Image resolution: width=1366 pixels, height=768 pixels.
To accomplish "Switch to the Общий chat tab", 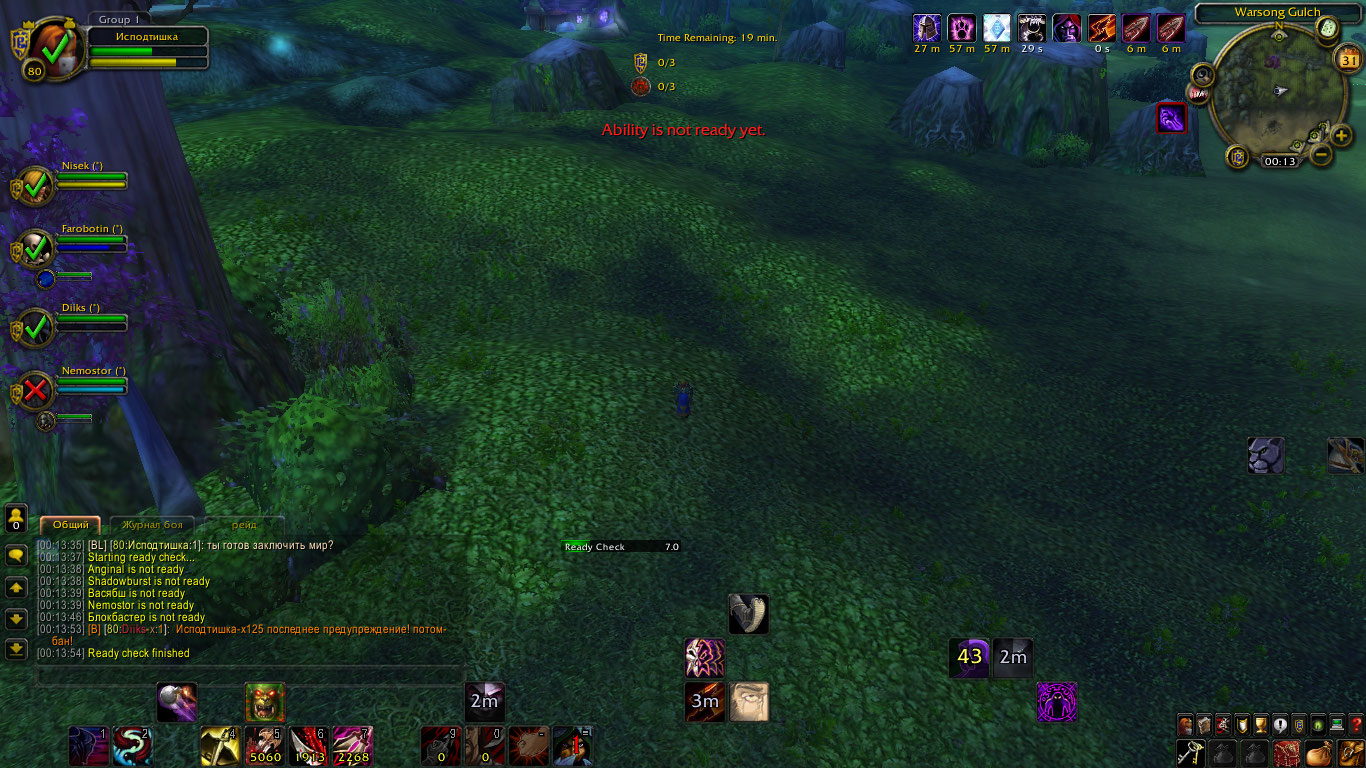I will pyautogui.click(x=70, y=525).
